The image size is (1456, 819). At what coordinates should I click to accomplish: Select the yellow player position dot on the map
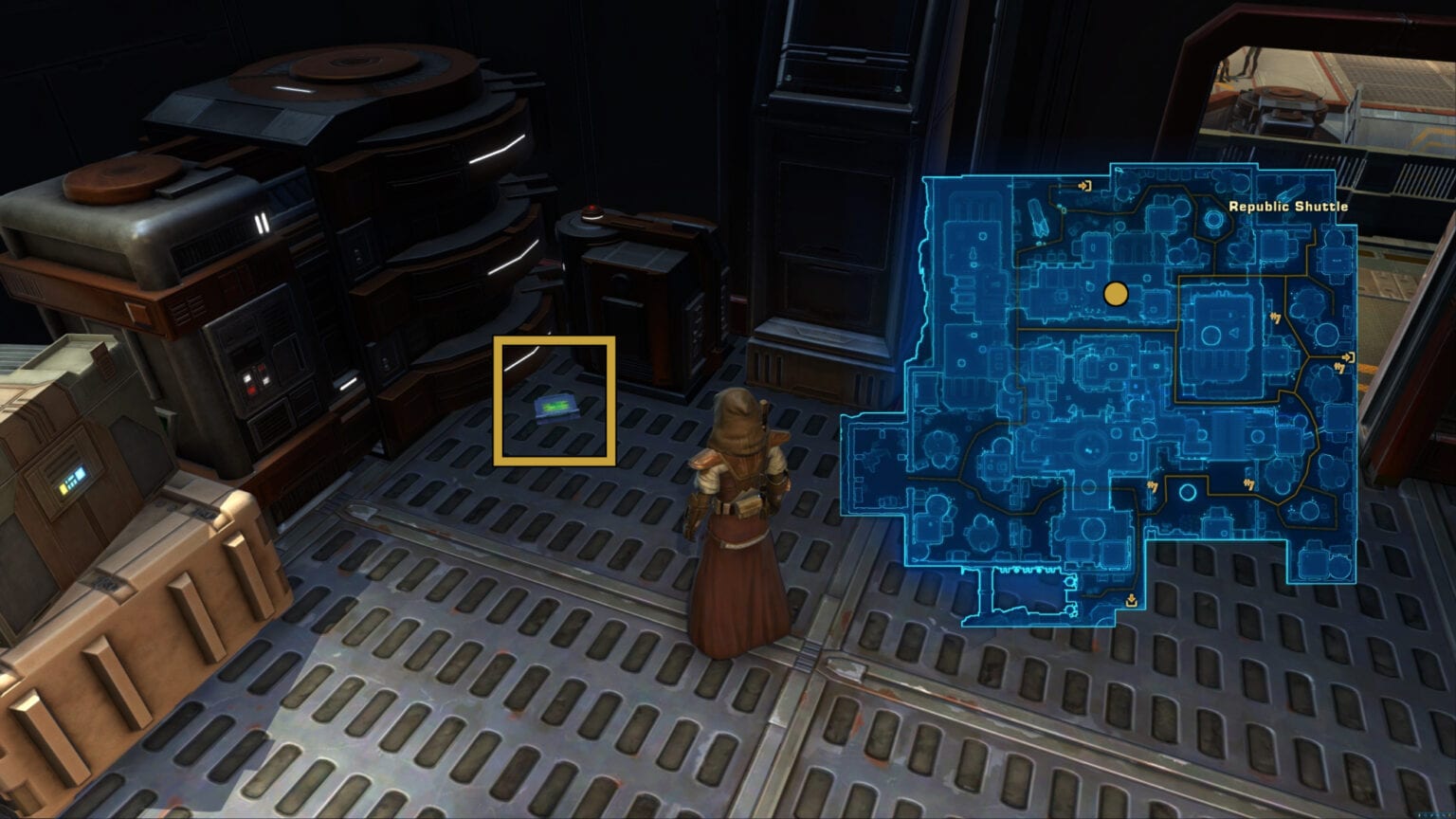(x=1116, y=294)
